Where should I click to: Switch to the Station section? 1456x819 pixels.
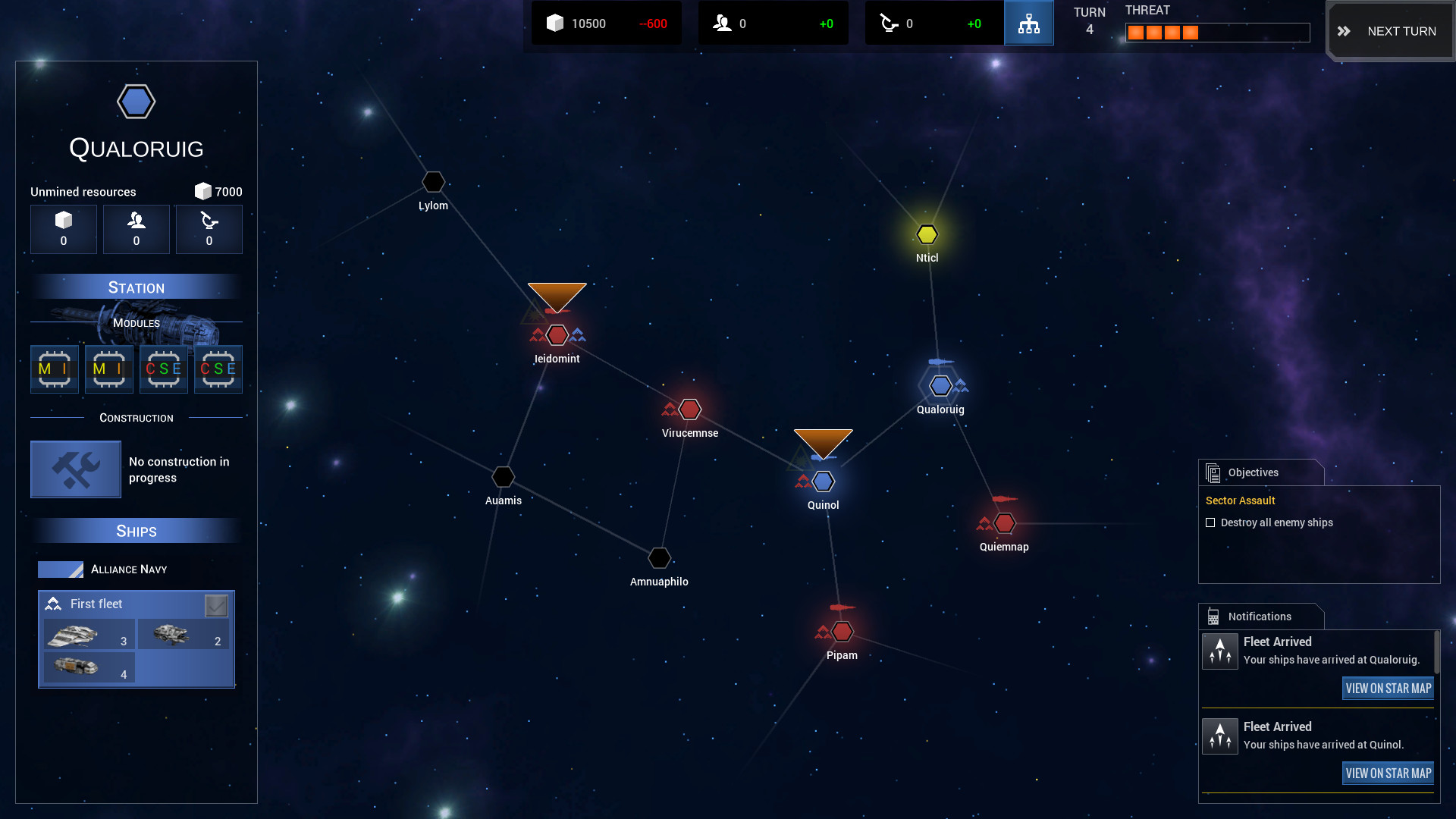pyautogui.click(x=136, y=287)
